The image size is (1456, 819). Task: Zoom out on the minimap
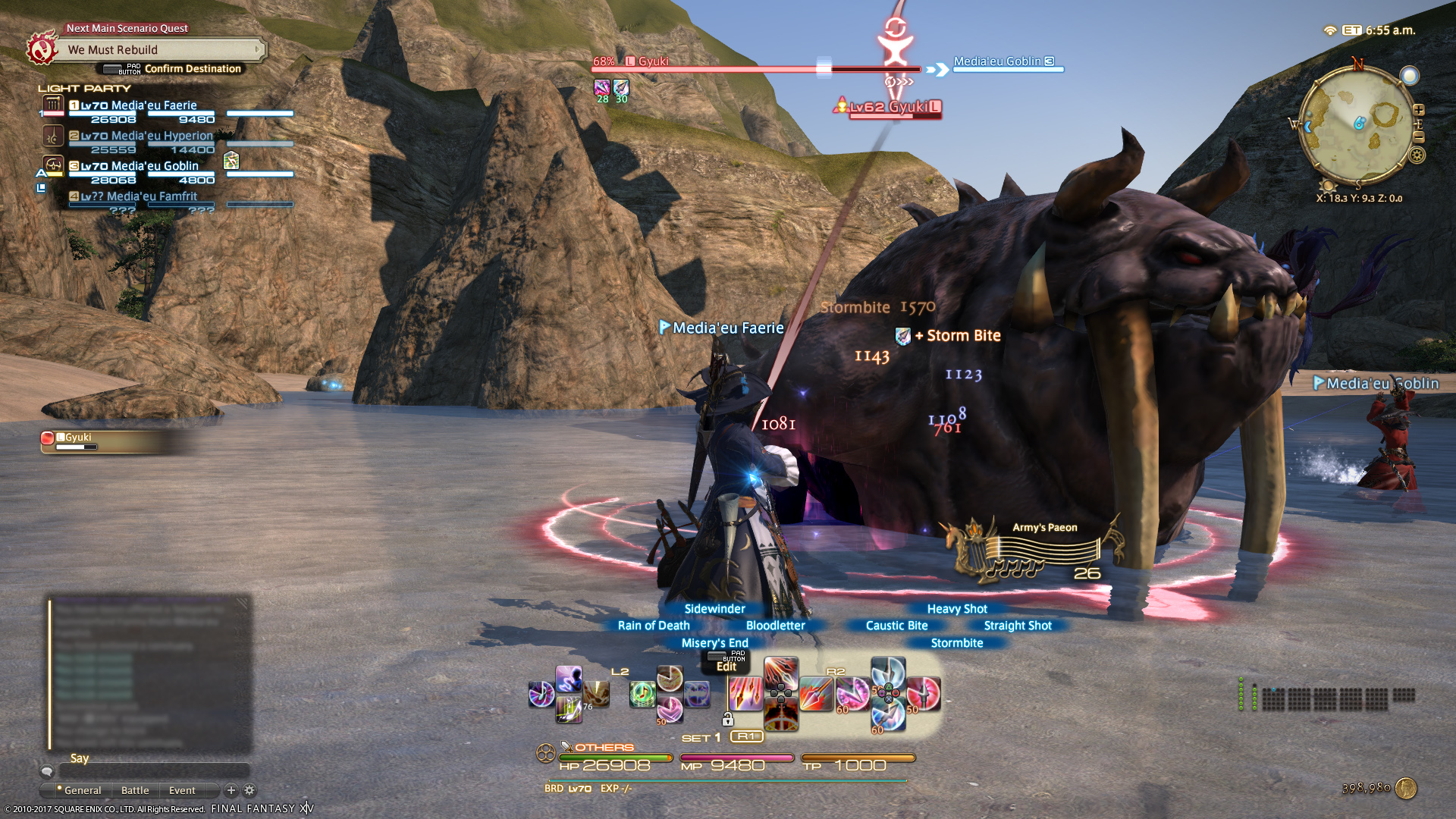coord(1419,137)
